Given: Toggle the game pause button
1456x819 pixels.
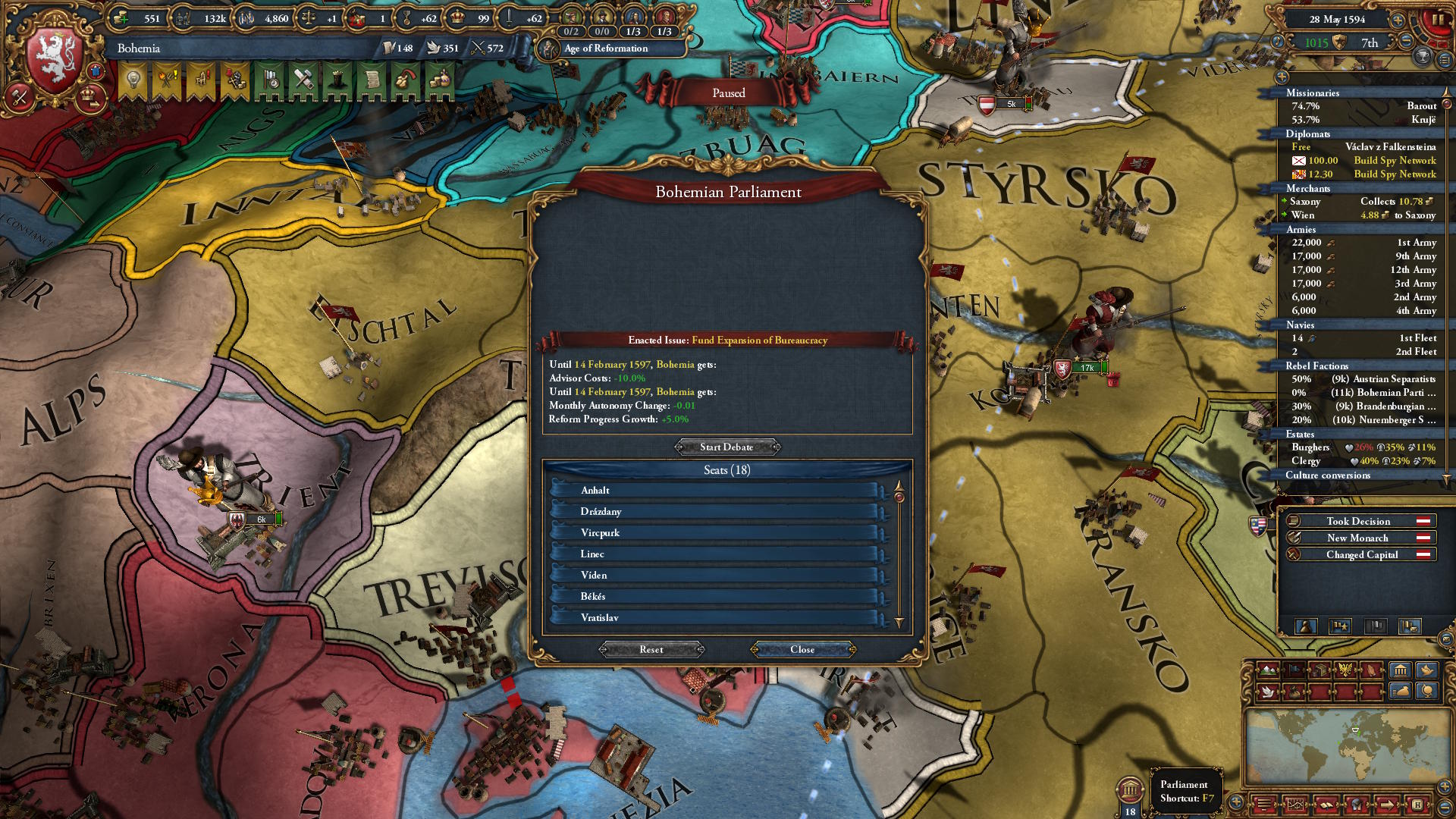Looking at the screenshot, I should coord(1437,20).
